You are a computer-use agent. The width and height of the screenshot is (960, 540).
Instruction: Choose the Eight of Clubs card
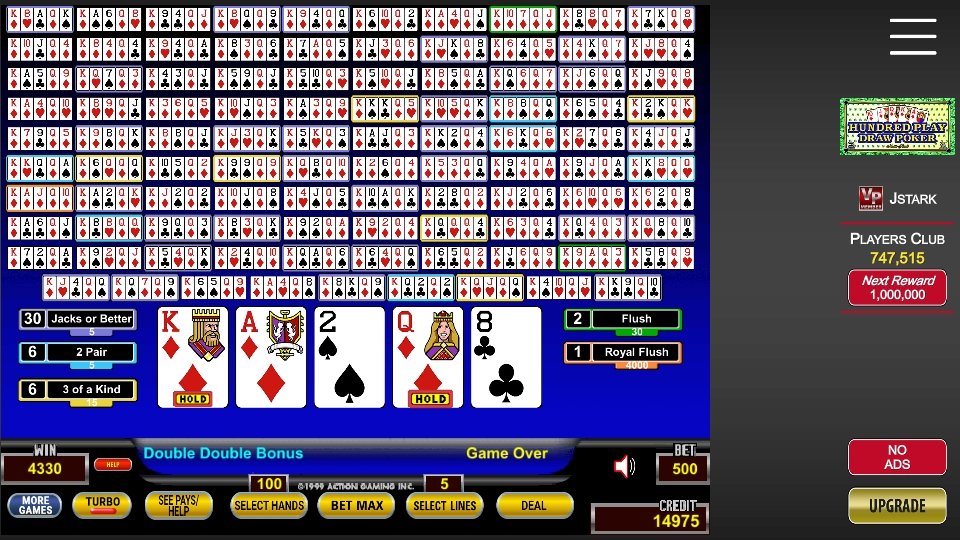pos(506,357)
